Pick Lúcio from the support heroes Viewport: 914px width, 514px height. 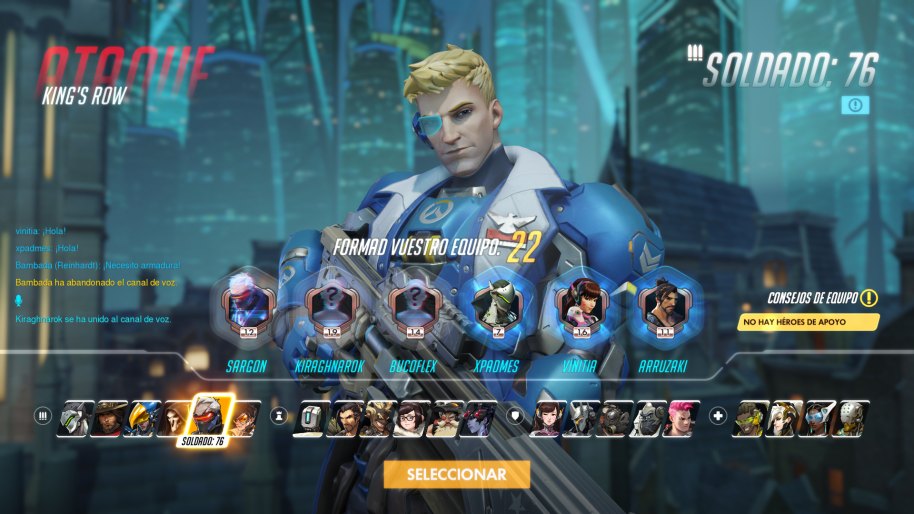pos(751,418)
